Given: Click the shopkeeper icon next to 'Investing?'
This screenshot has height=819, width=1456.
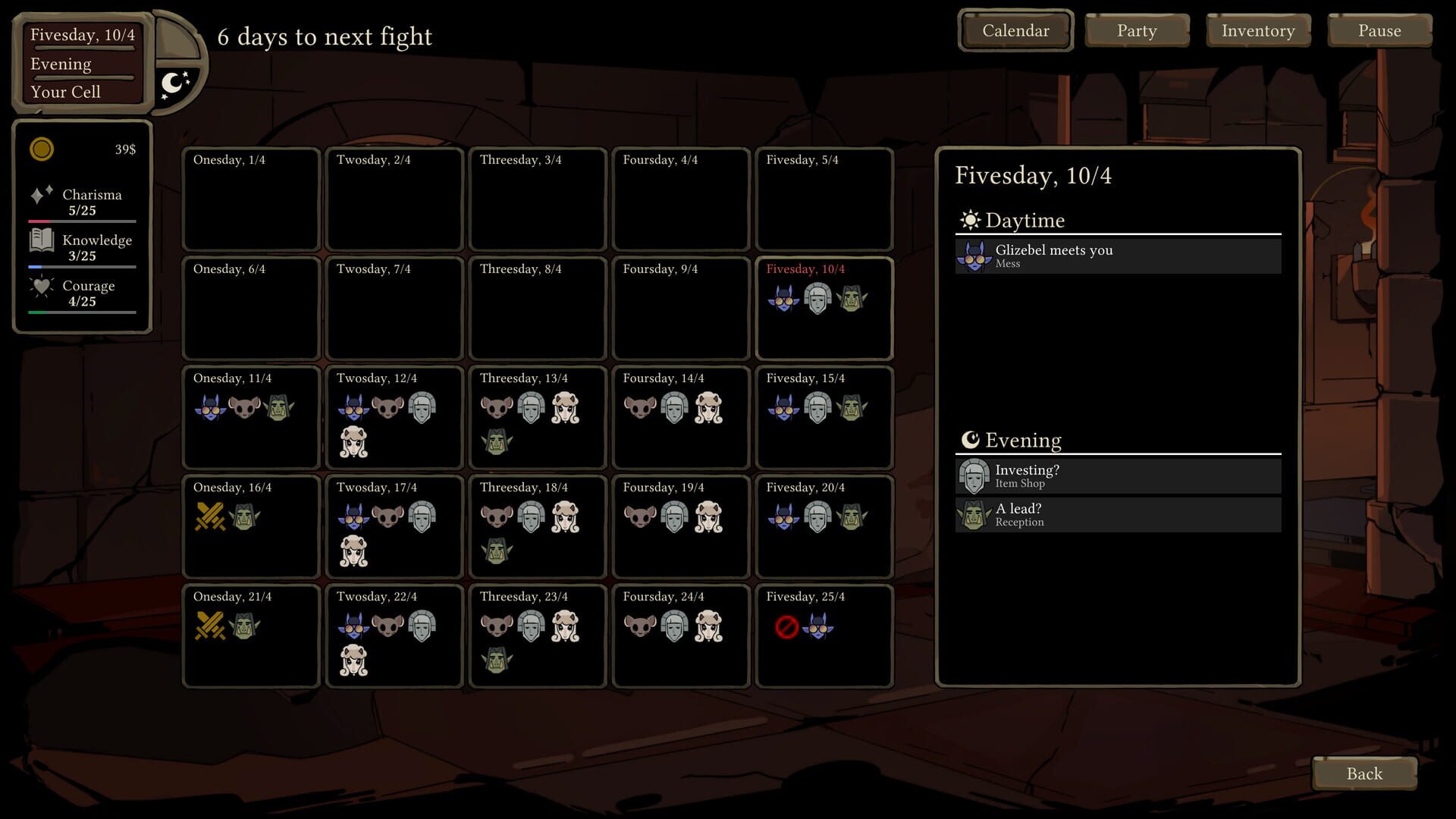Looking at the screenshot, I should coord(973,475).
